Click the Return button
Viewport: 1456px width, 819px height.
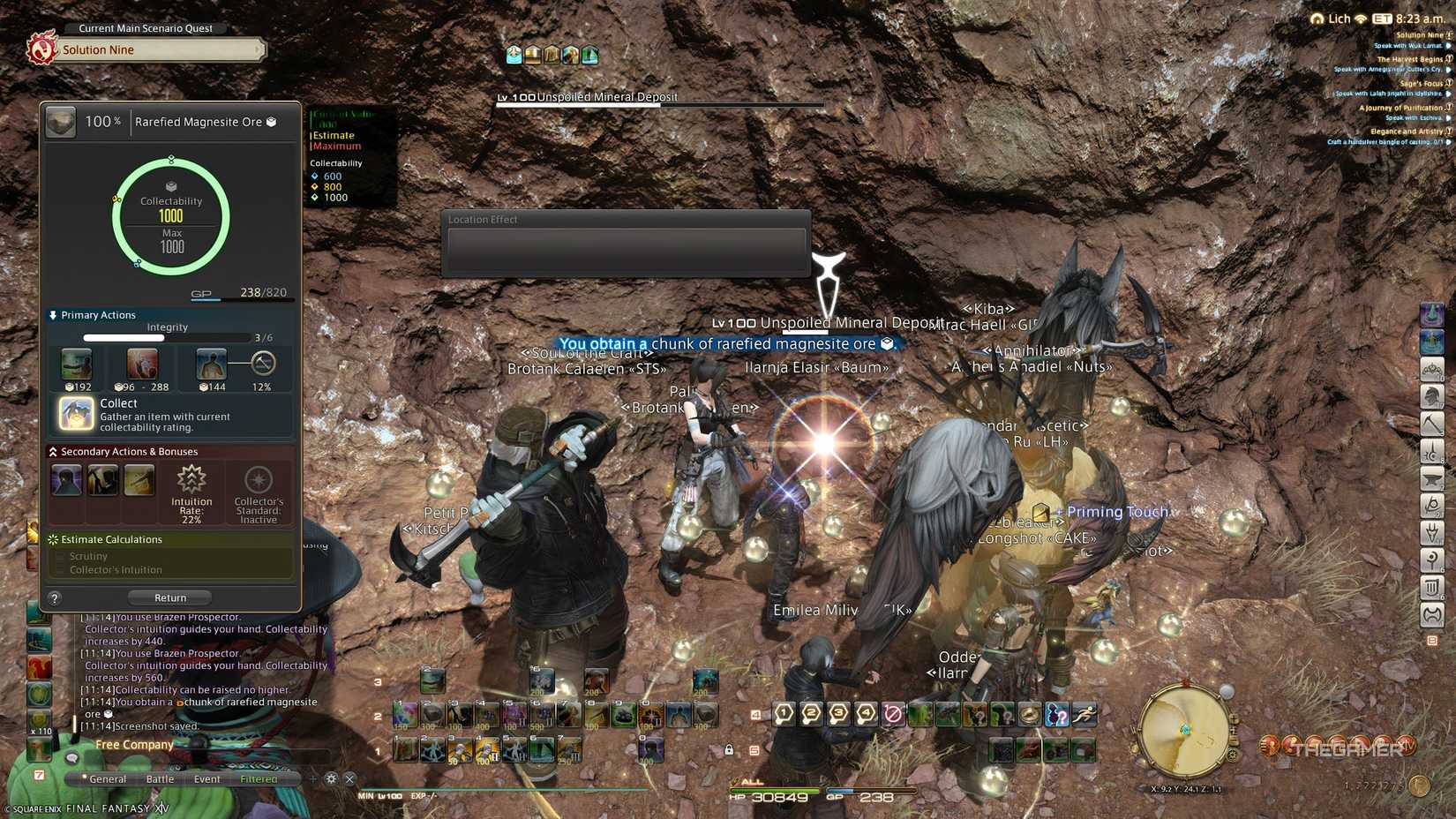[169, 597]
